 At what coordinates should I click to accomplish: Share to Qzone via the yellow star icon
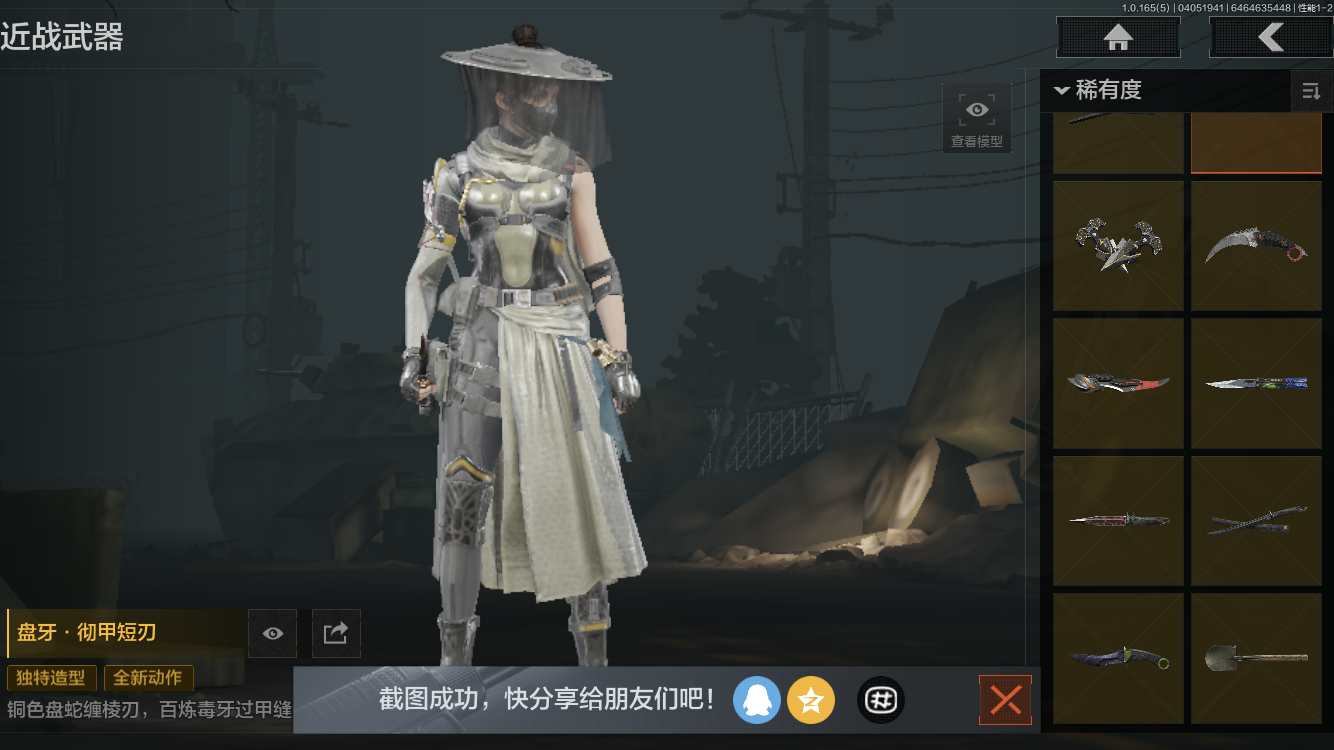click(x=811, y=700)
